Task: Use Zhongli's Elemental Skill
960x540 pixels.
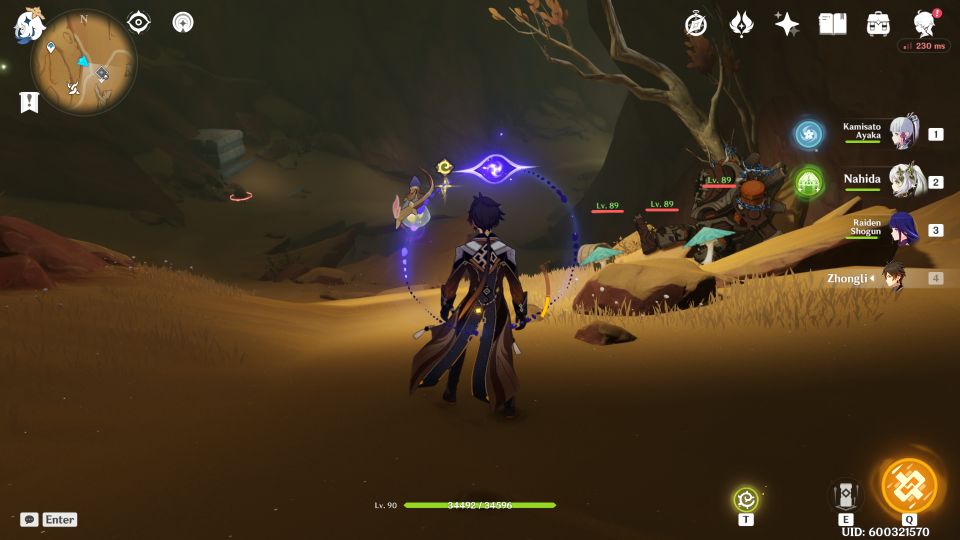Action: coord(846,494)
